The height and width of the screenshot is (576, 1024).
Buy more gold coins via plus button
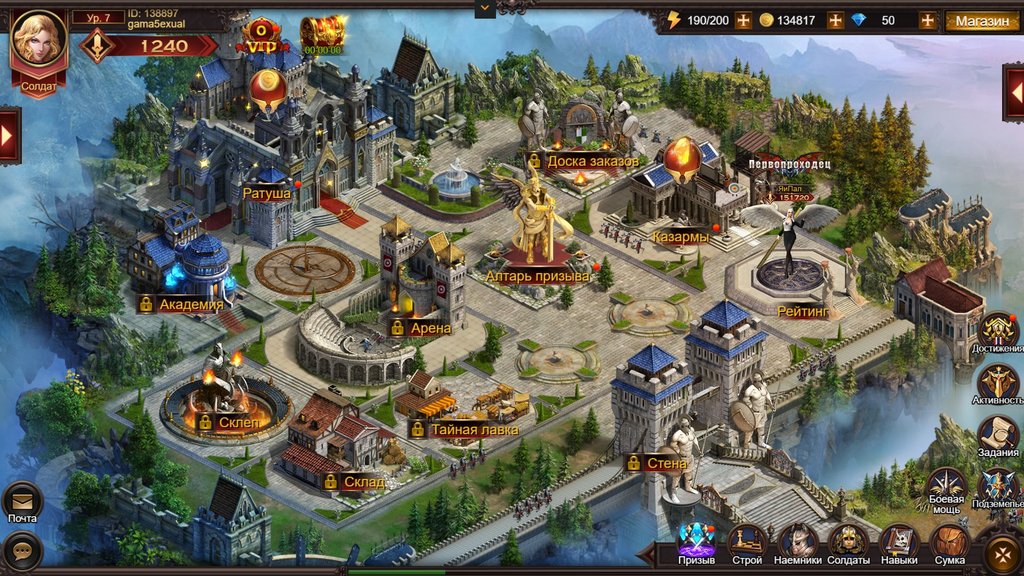pyautogui.click(x=835, y=20)
